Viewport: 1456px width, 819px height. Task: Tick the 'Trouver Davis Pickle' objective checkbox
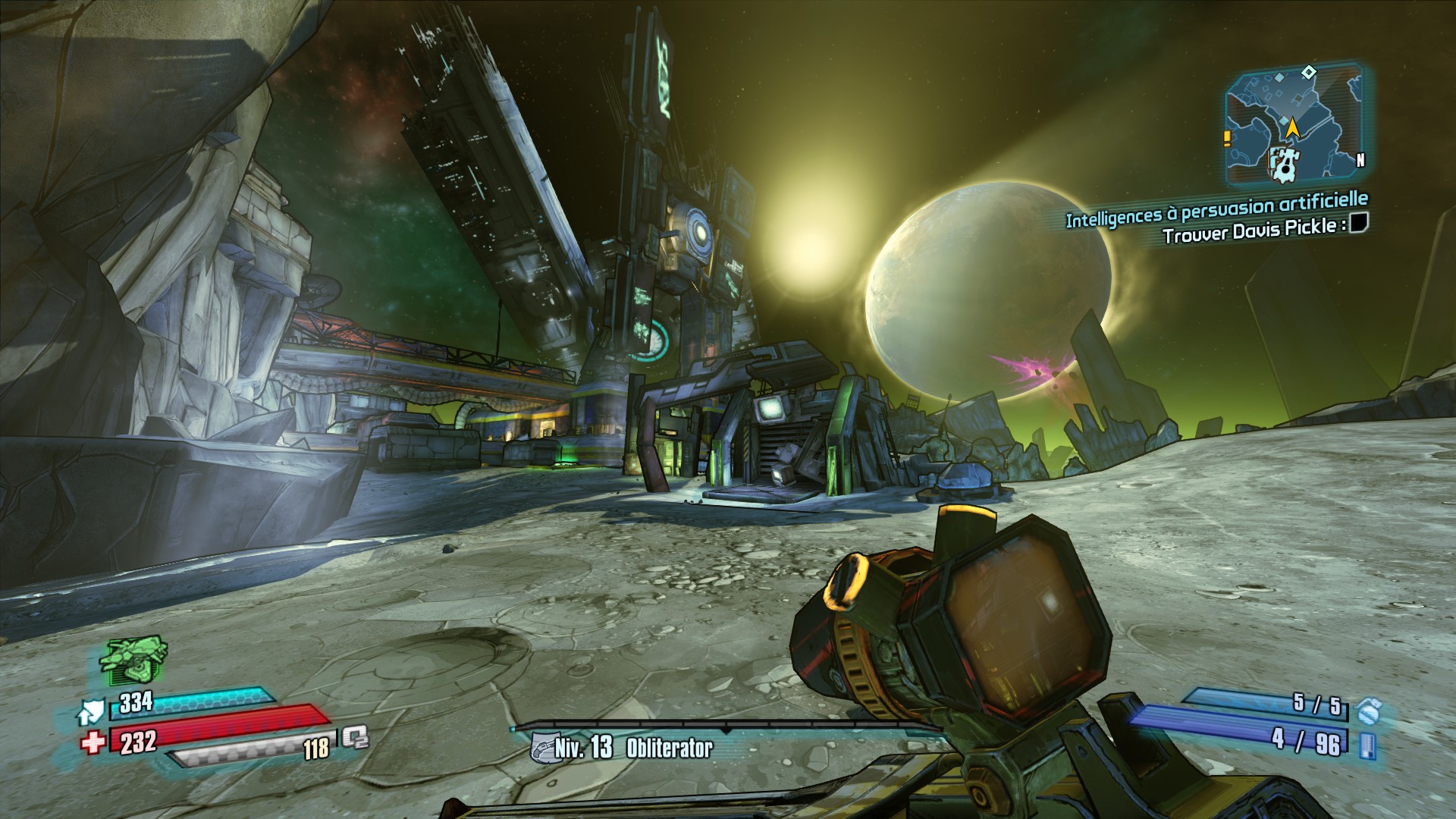(1358, 222)
